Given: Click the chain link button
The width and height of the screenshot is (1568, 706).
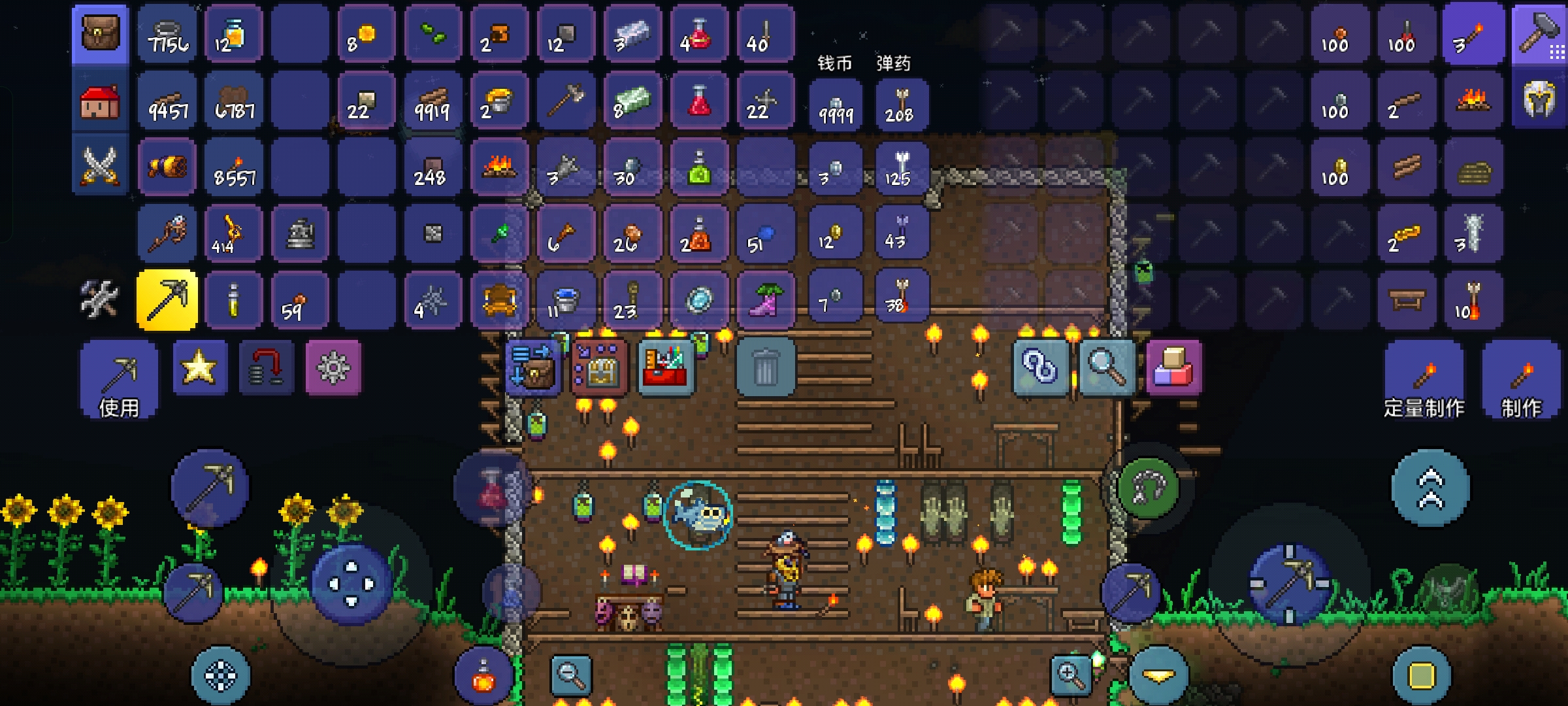Looking at the screenshot, I should point(1040,367).
